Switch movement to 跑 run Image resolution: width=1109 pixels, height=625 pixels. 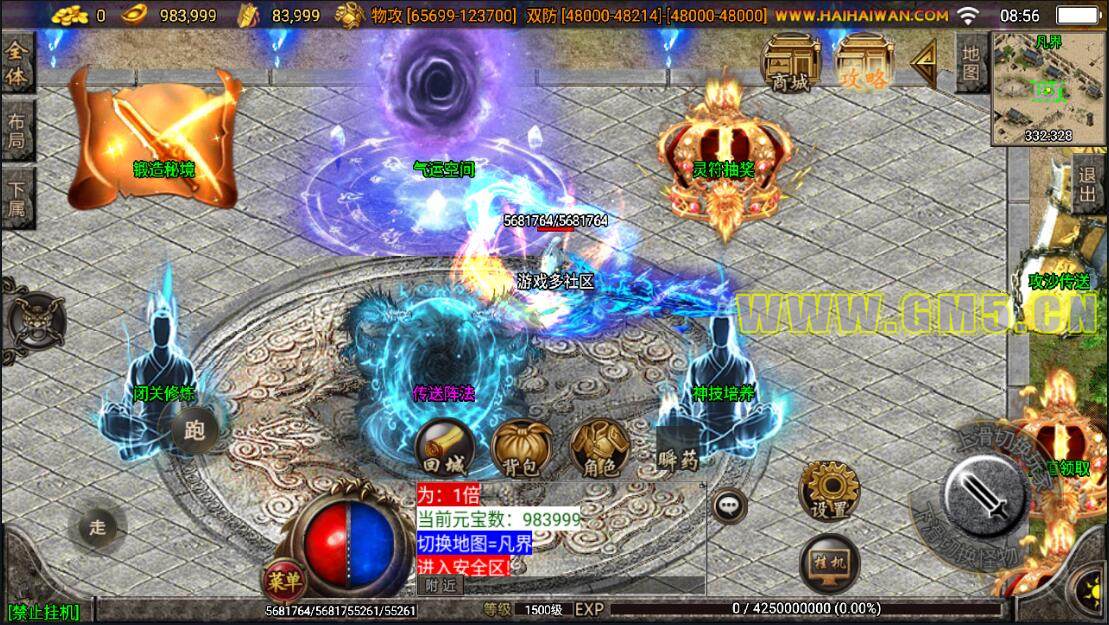[x=195, y=431]
